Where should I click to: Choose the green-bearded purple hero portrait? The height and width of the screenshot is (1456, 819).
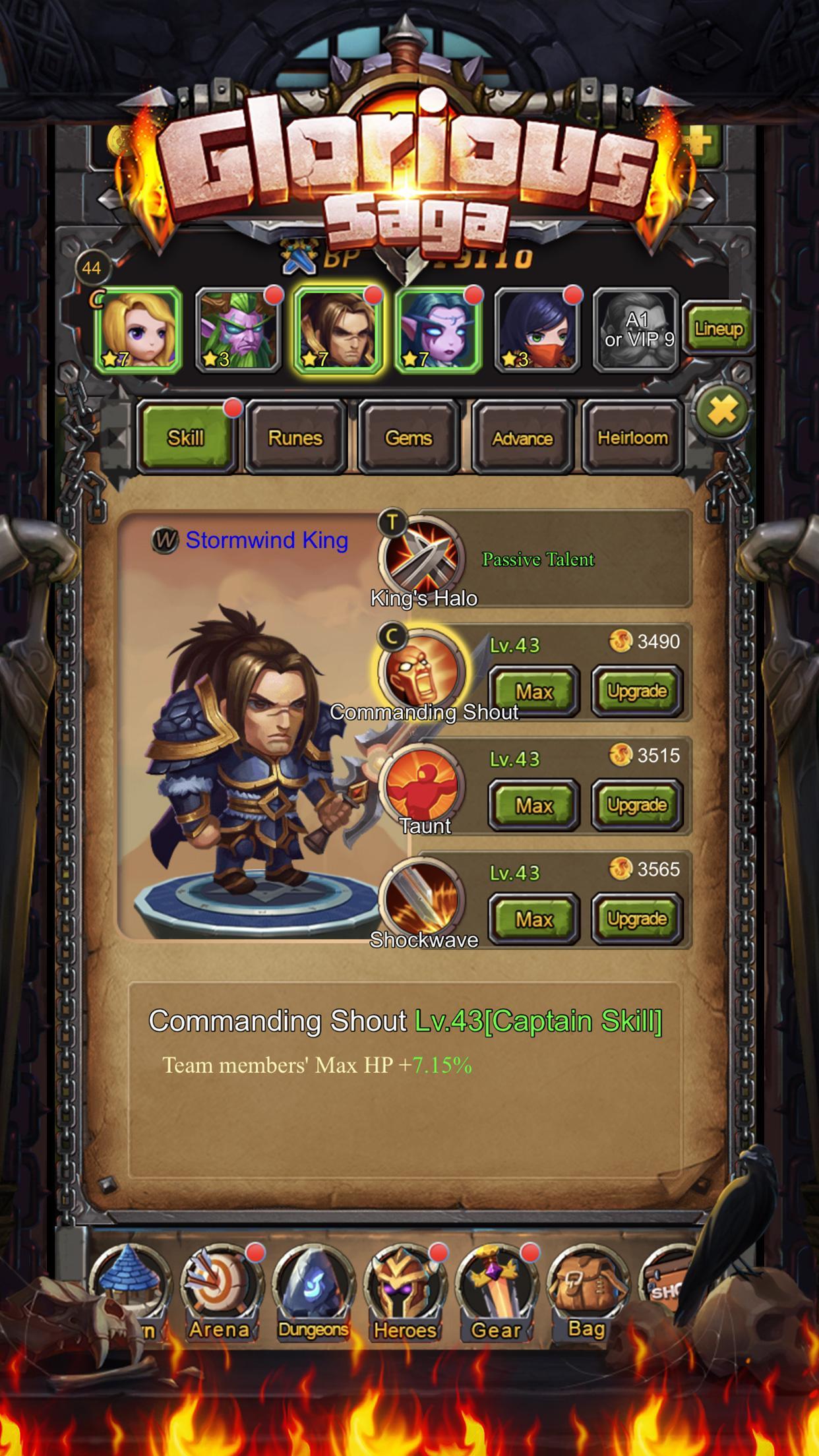point(239,330)
